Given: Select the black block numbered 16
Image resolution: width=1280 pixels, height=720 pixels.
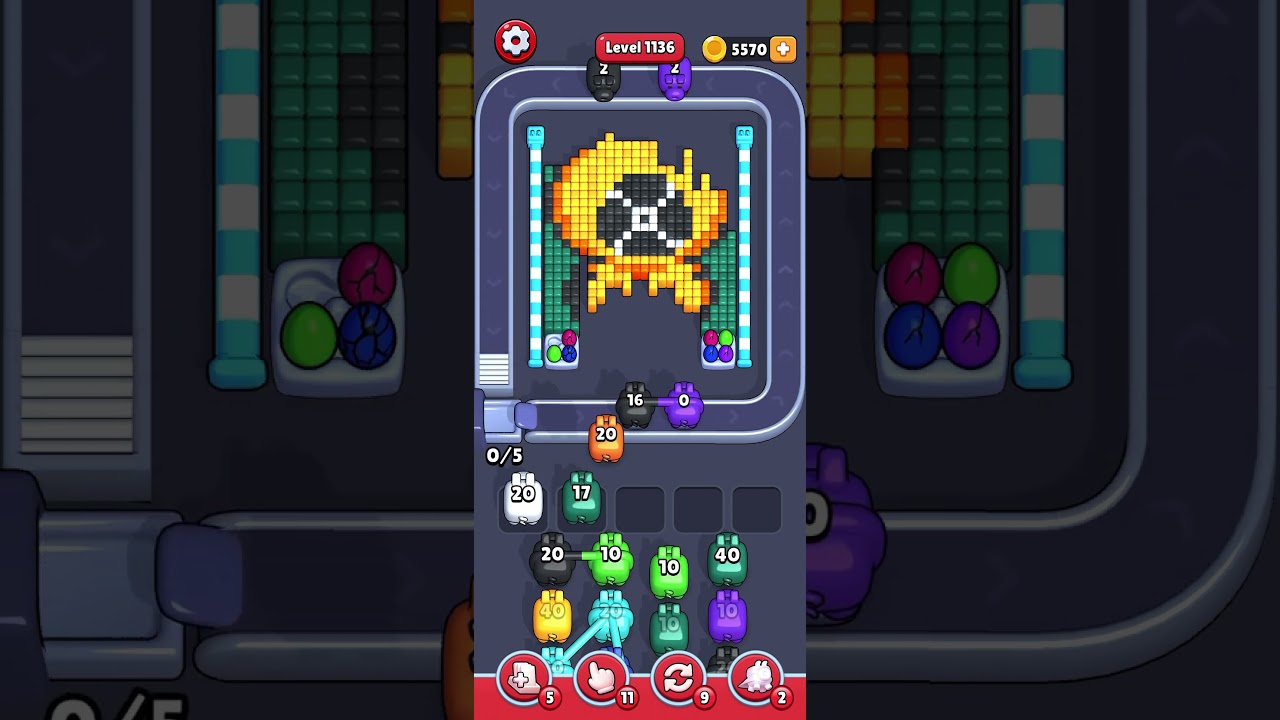Looking at the screenshot, I should tap(636, 400).
